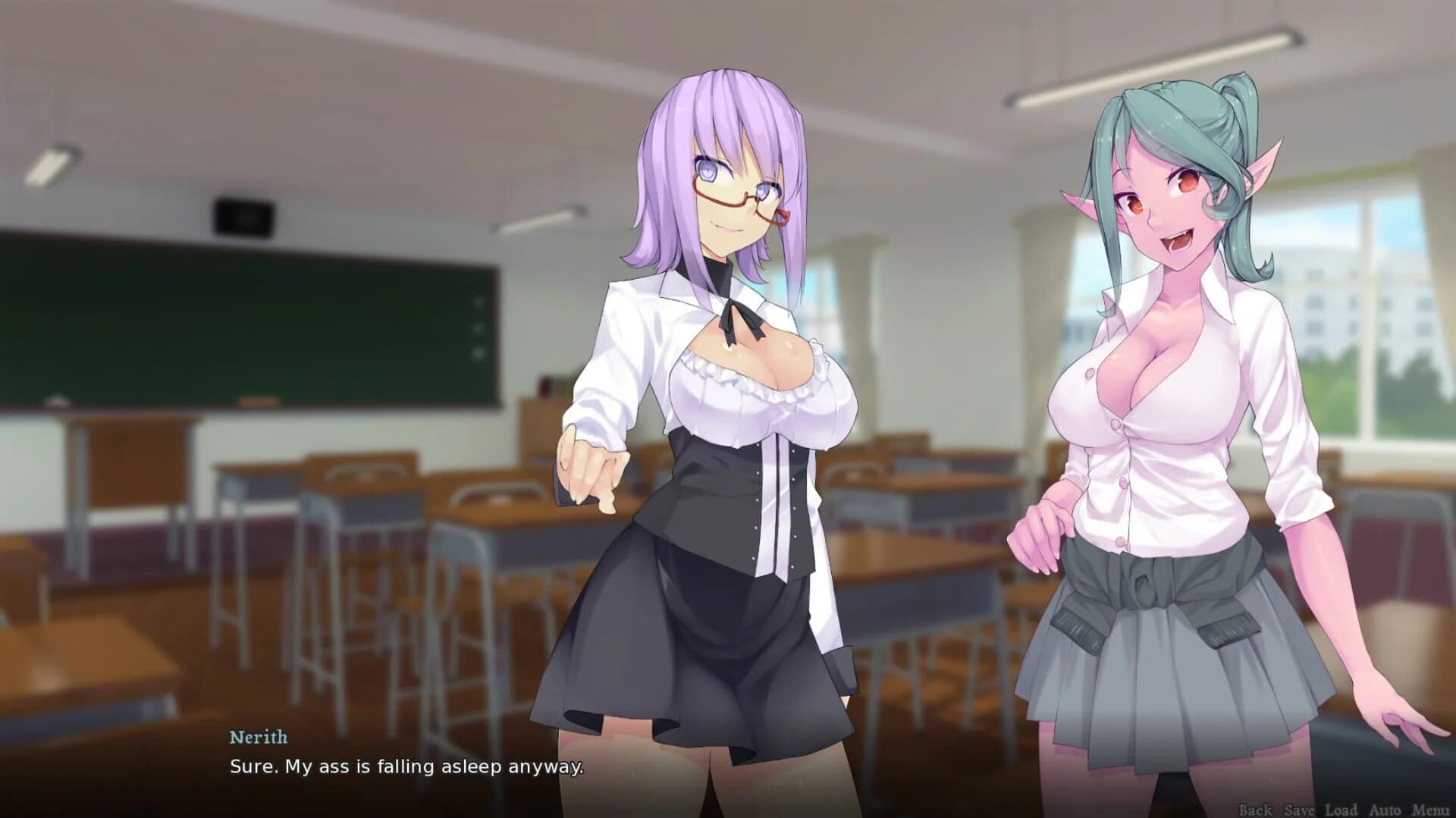Select the Save link in the quick menu
1456x818 pixels.
pos(1298,809)
